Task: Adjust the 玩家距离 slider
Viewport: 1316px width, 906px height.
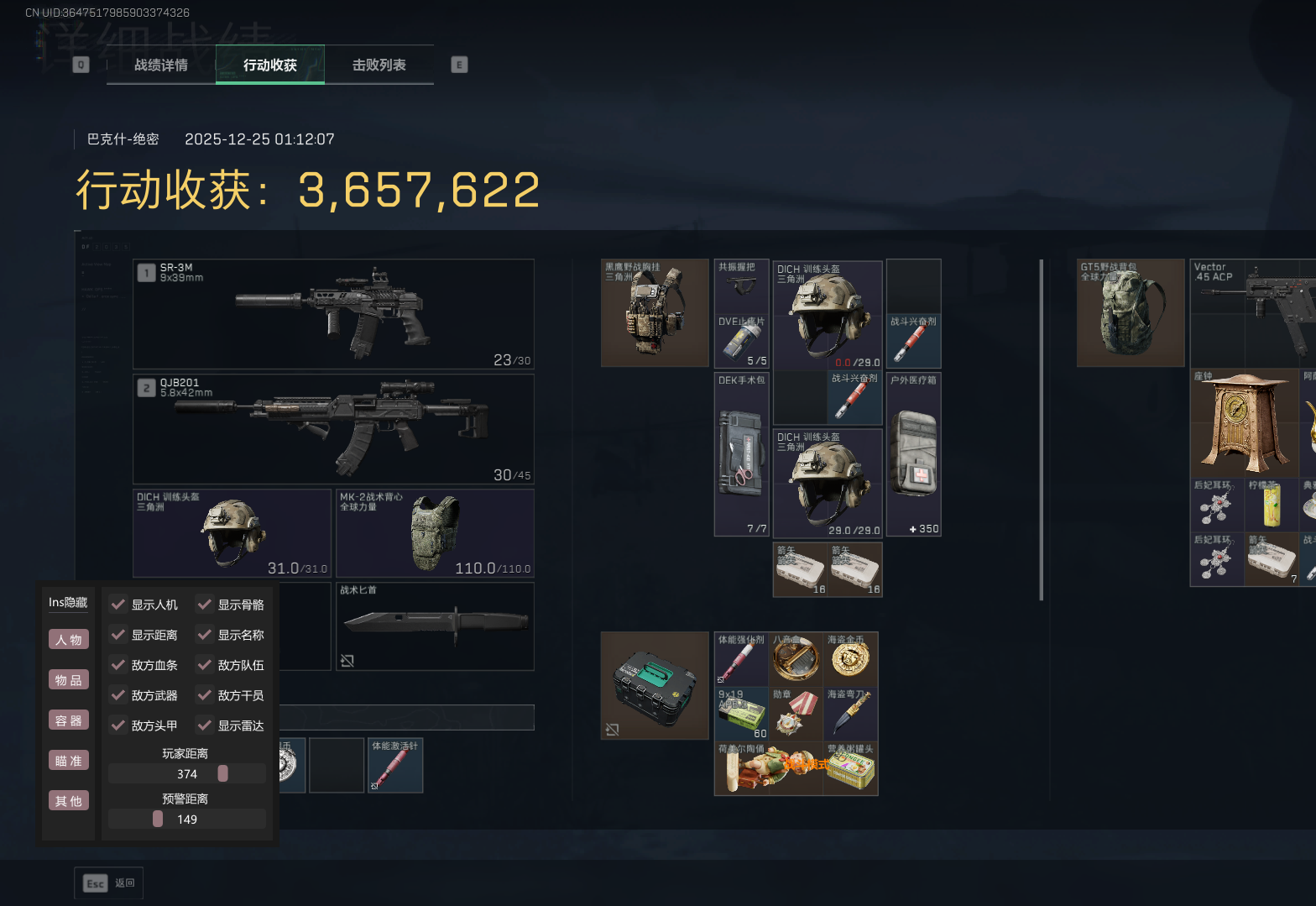Action: [x=222, y=773]
